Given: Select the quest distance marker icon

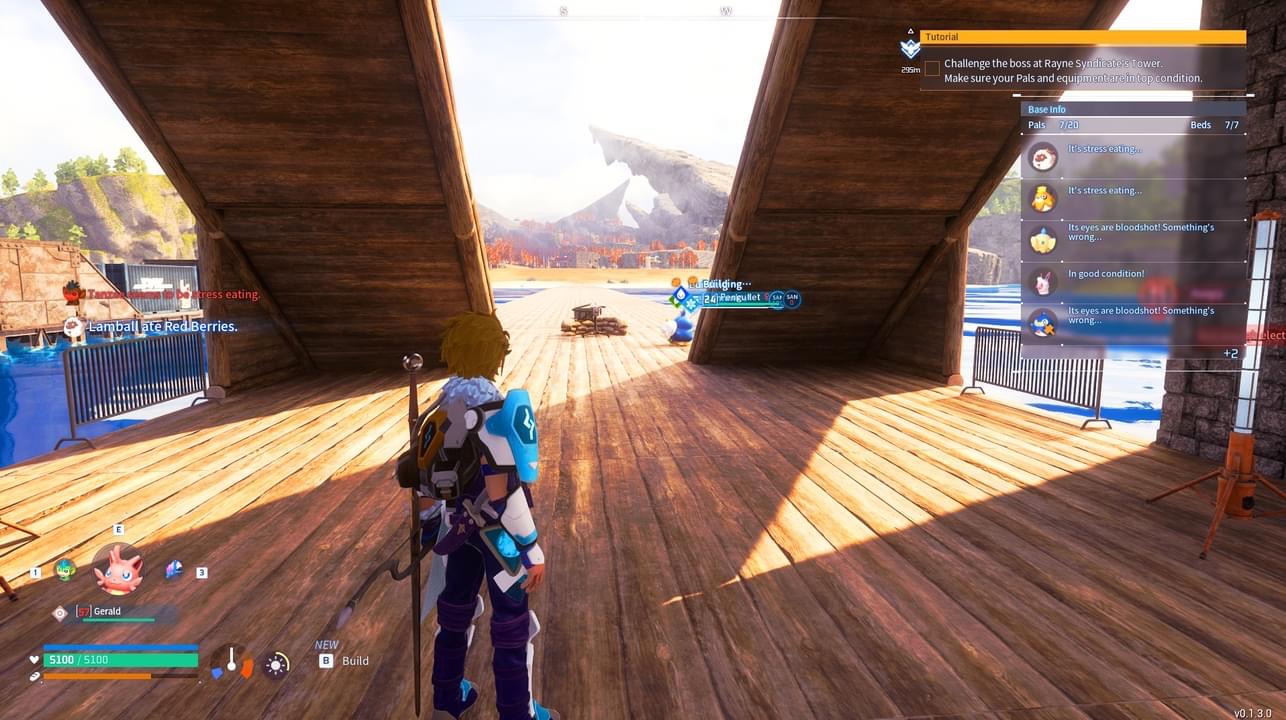Looking at the screenshot, I should pos(910,48).
